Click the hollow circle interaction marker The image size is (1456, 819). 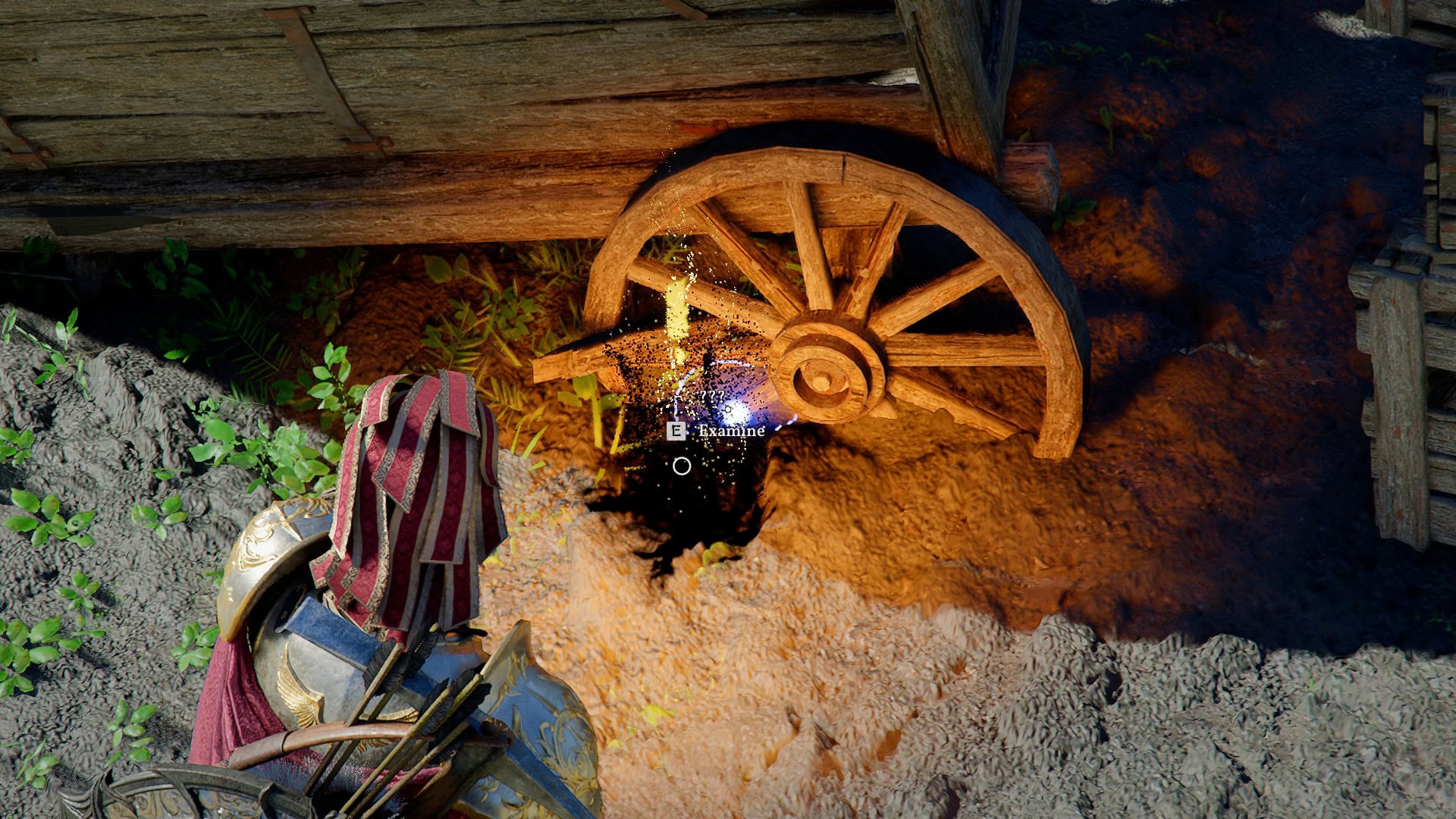681,466
